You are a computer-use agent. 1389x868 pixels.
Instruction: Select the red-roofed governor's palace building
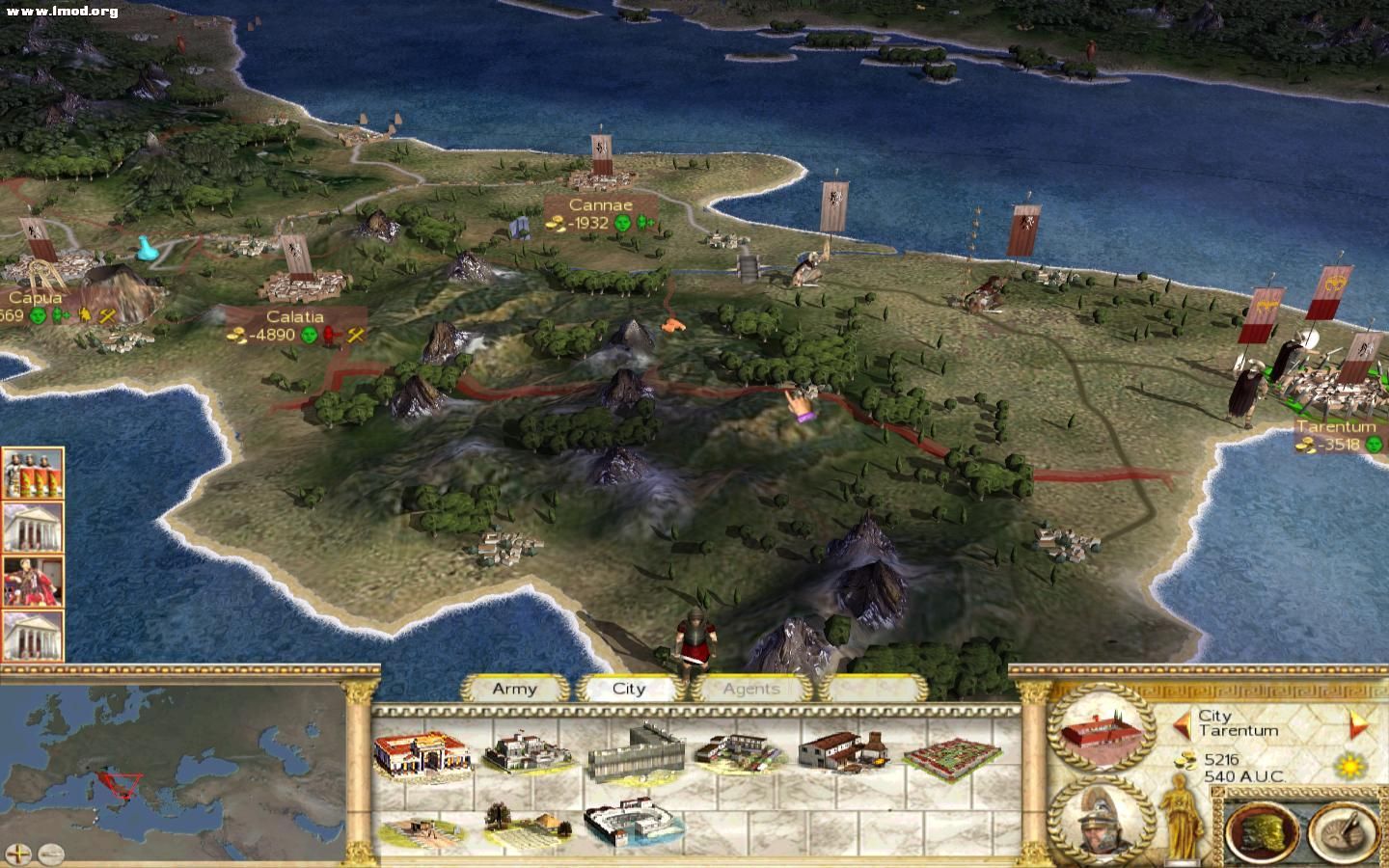422,752
